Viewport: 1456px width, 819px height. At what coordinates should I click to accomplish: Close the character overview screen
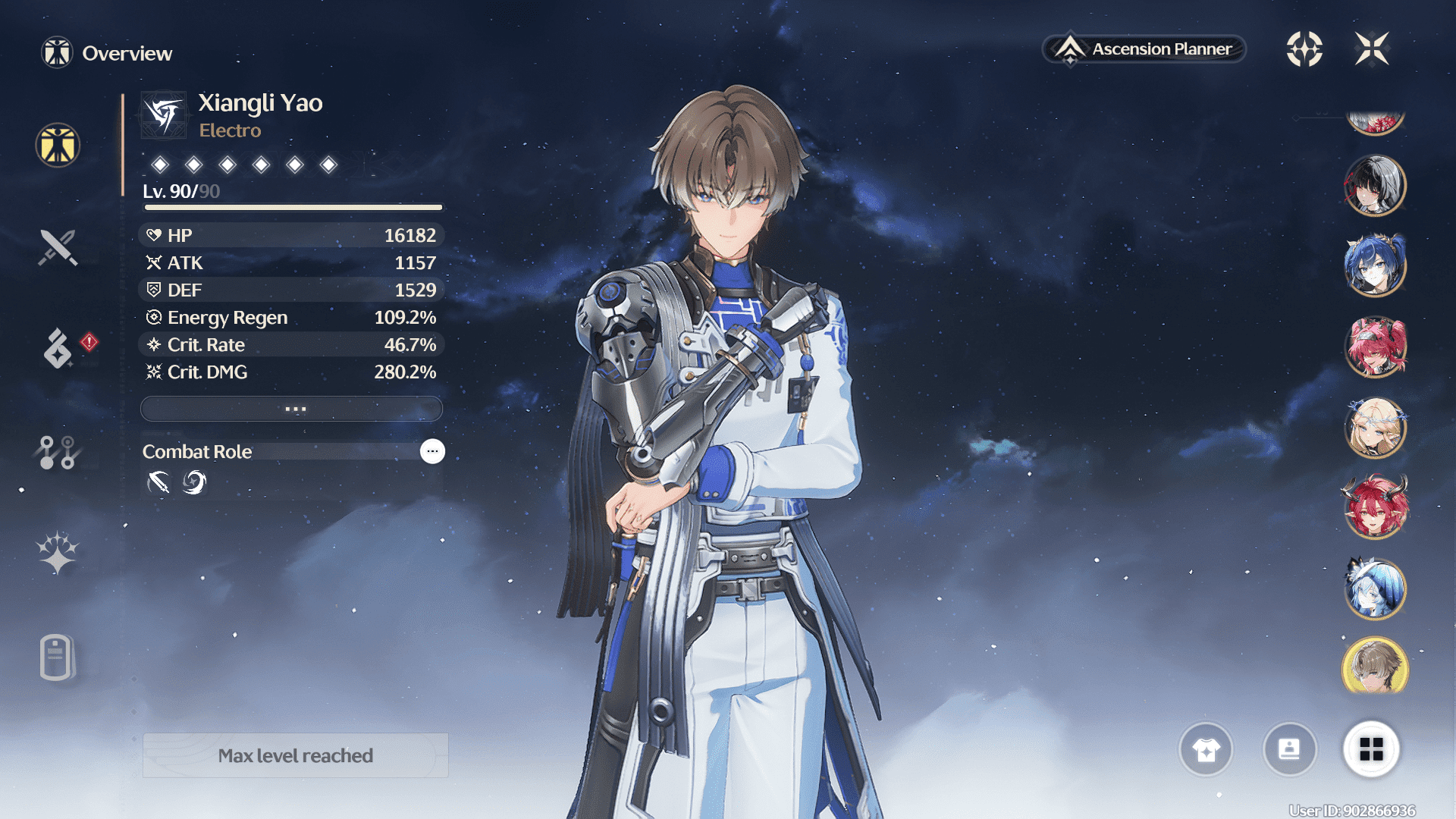(1372, 49)
